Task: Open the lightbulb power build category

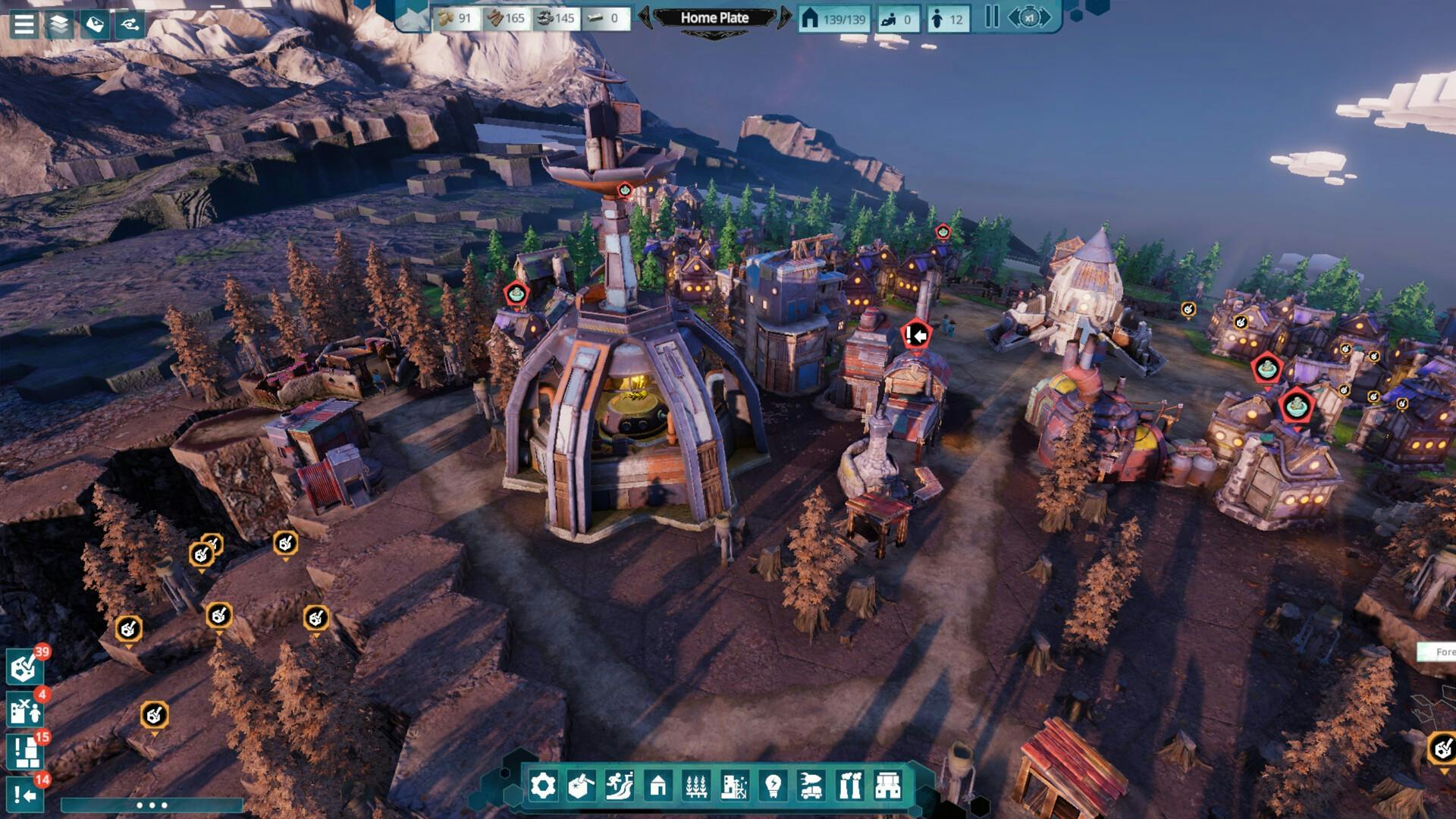Action: coord(773,786)
